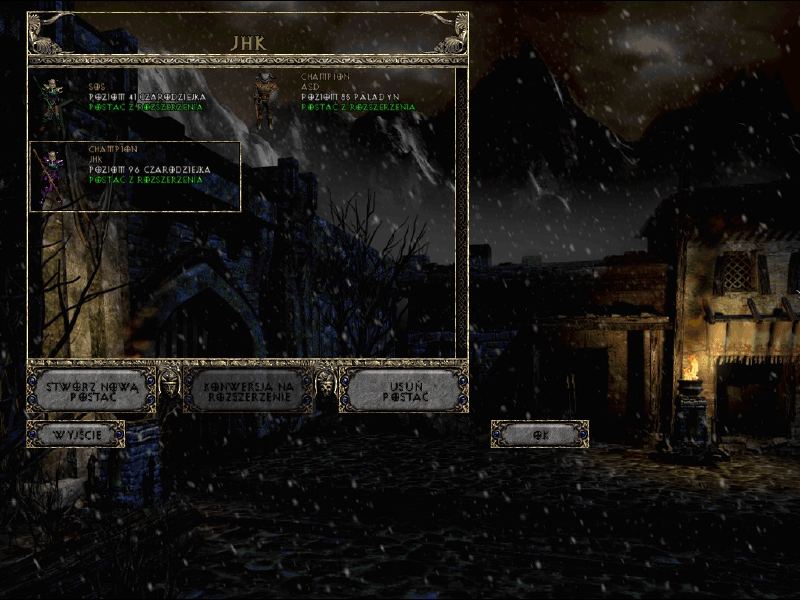This screenshot has width=800, height=600.
Task: Click Usuń Postać to delete character
Action: click(404, 390)
